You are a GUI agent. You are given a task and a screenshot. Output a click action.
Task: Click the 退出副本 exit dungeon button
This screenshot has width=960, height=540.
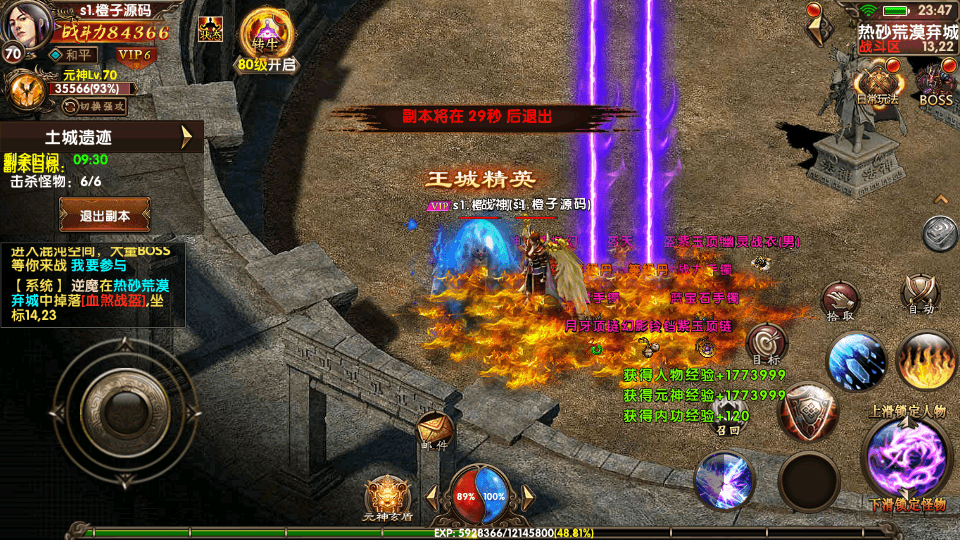(105, 215)
